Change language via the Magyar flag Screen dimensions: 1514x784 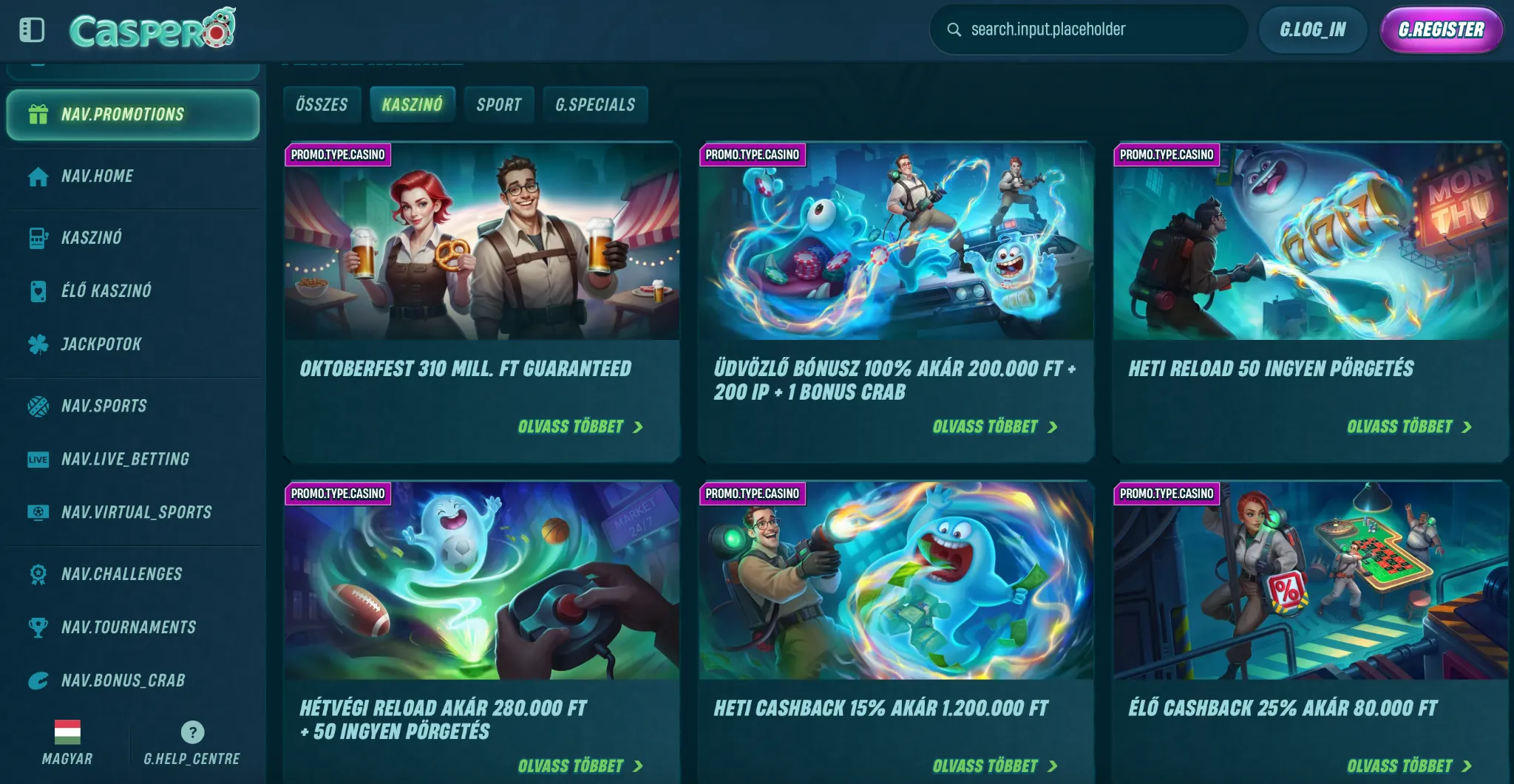(x=67, y=732)
